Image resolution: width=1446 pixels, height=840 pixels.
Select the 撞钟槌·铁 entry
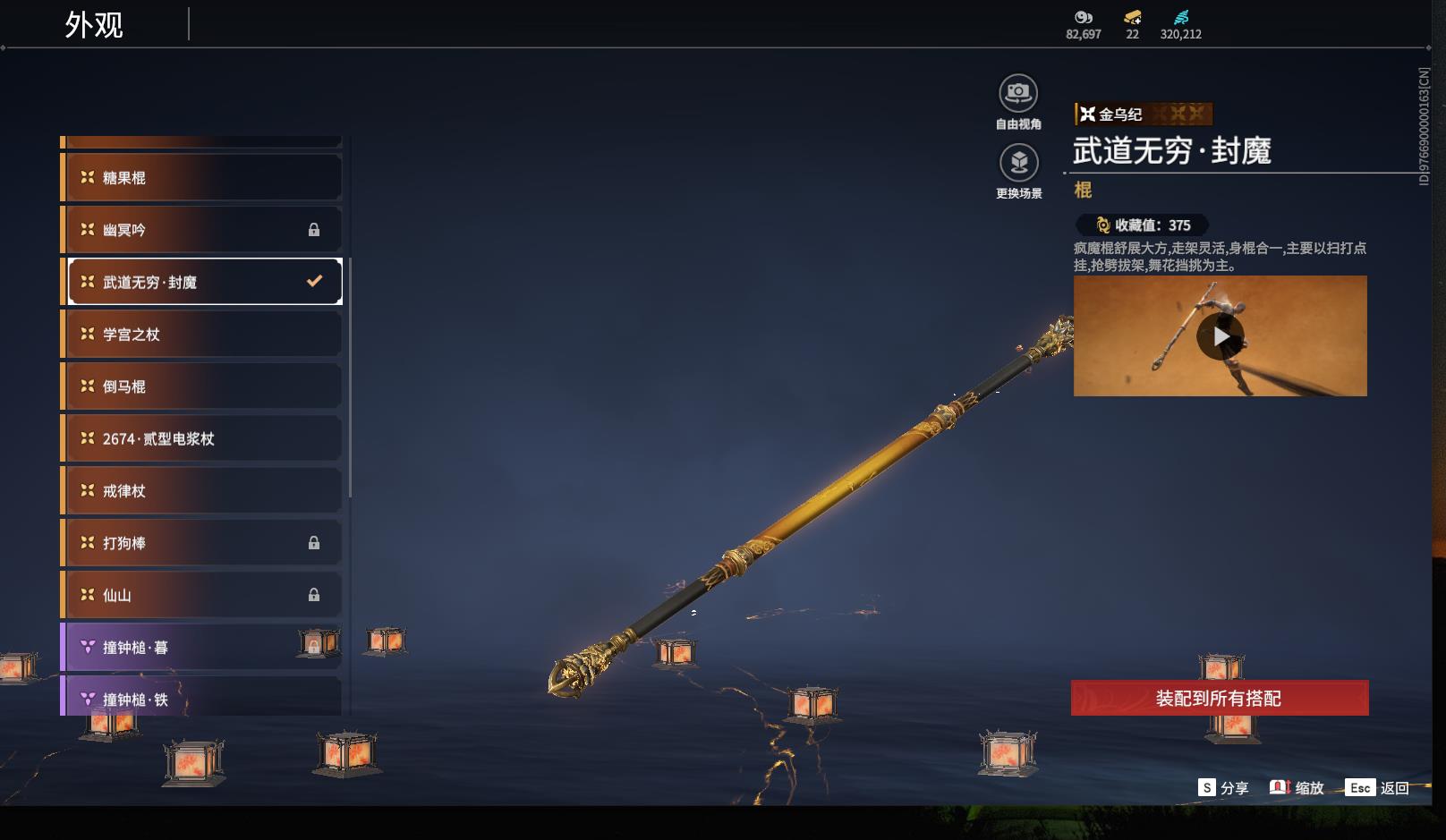[x=202, y=699]
